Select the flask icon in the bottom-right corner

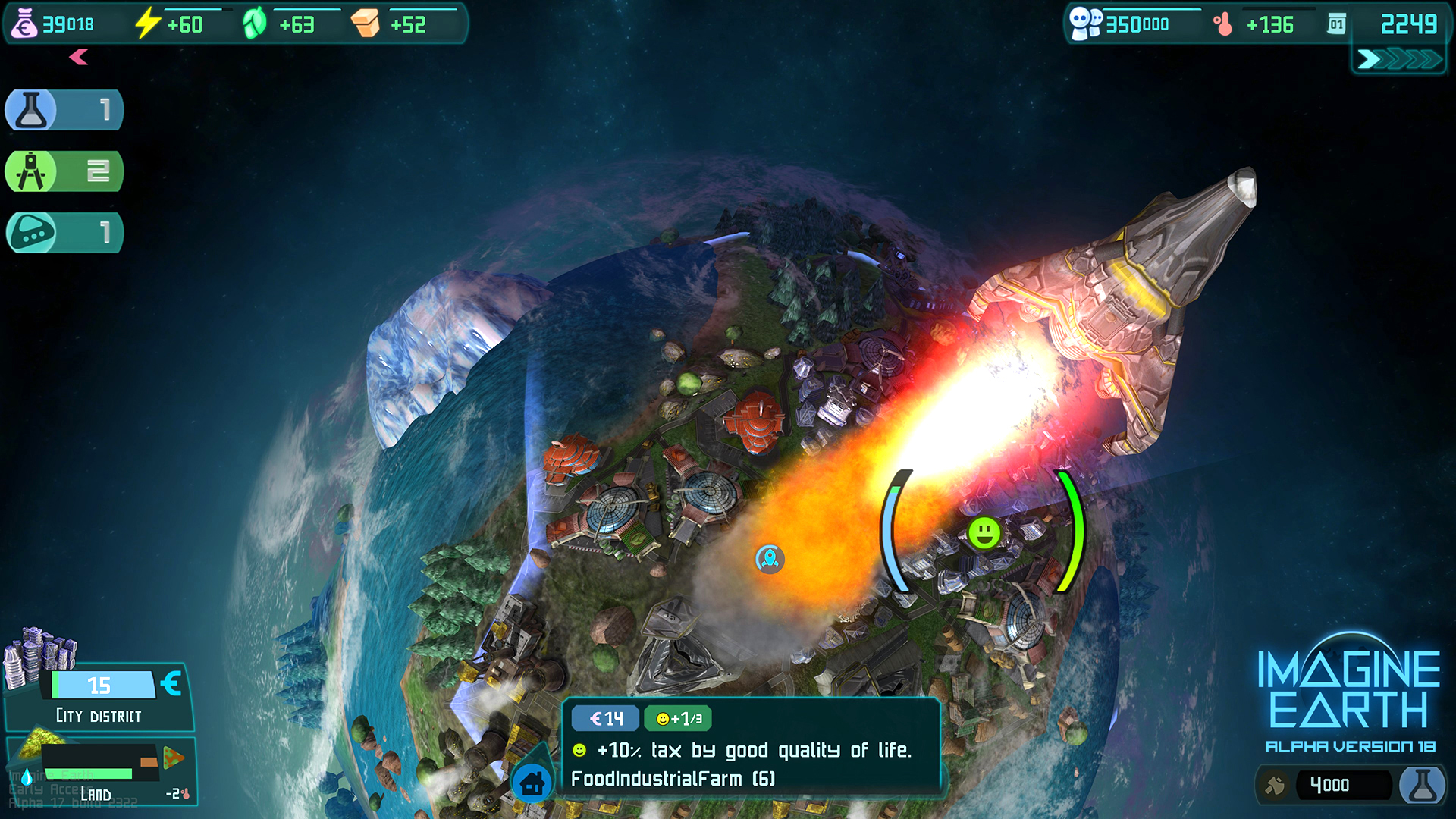pyautogui.click(x=1424, y=785)
